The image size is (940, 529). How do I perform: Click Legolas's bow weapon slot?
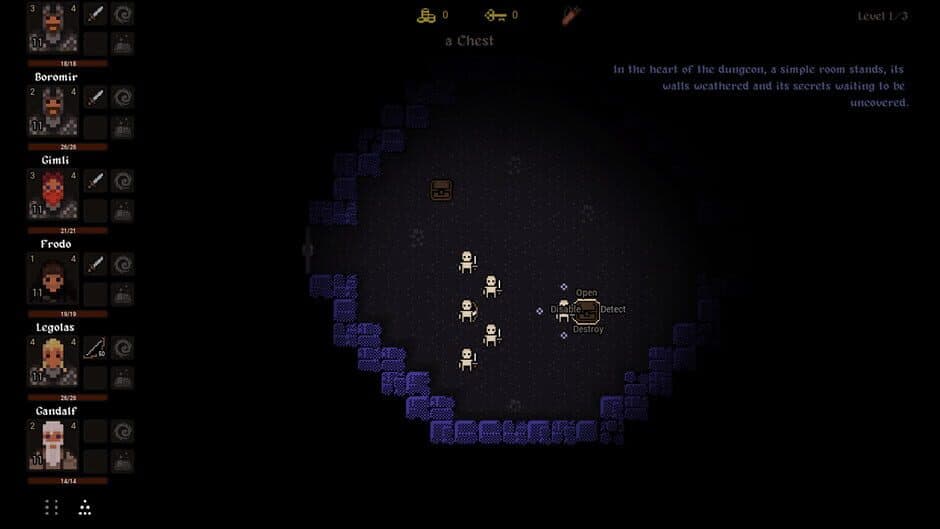96,348
